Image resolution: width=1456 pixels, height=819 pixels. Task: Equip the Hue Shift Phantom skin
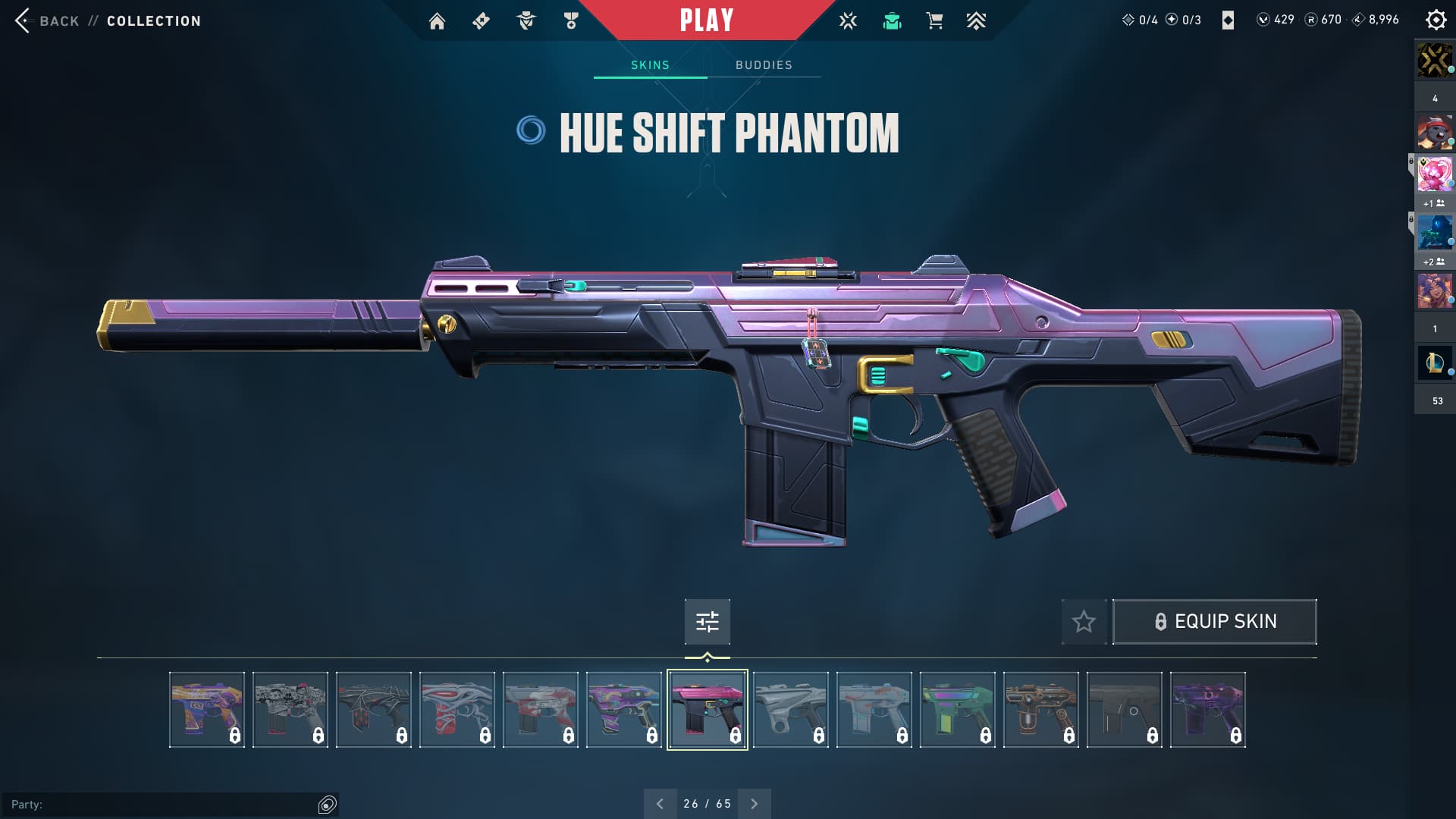tap(1214, 622)
